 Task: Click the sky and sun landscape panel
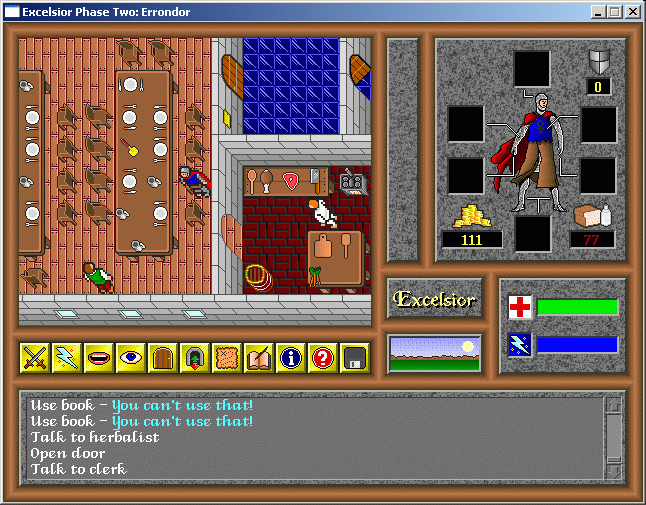click(x=435, y=354)
